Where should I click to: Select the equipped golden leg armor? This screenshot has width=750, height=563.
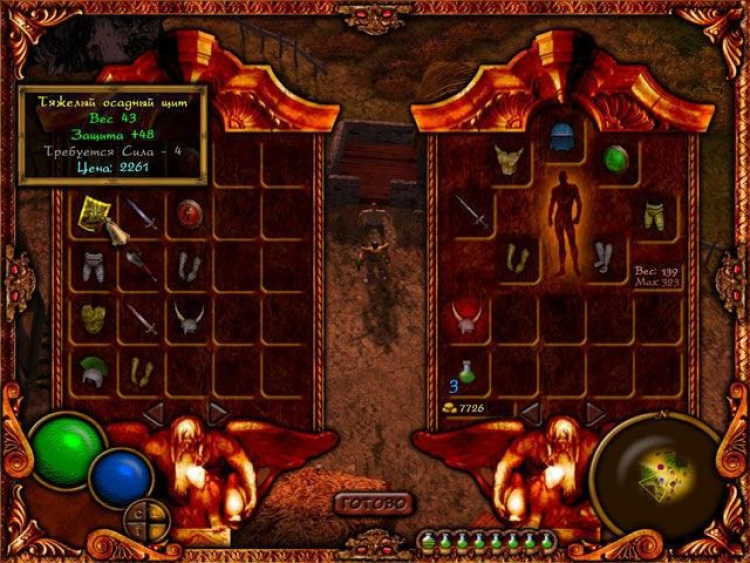tap(654, 213)
